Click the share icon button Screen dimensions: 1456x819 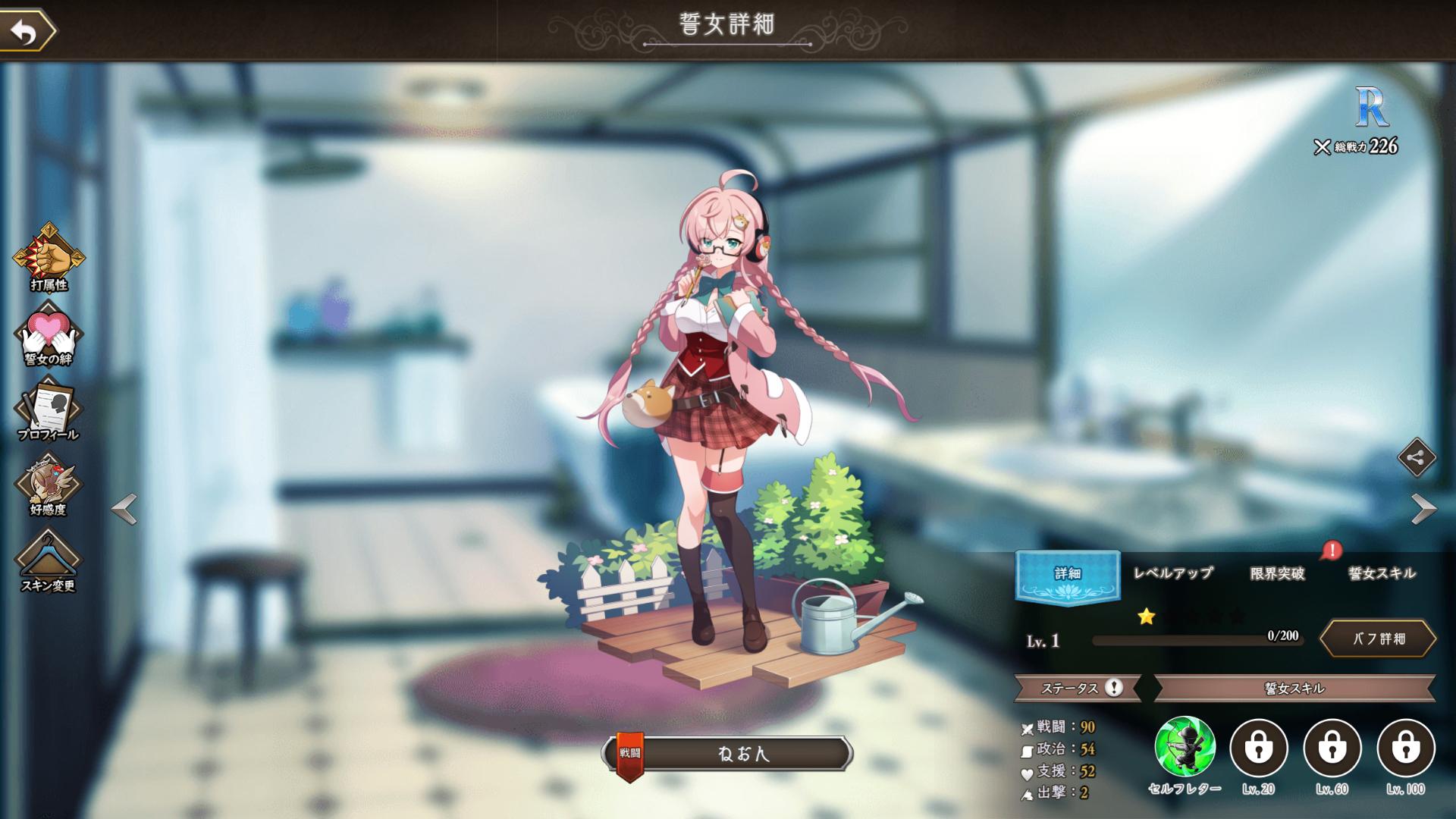coord(1417,457)
